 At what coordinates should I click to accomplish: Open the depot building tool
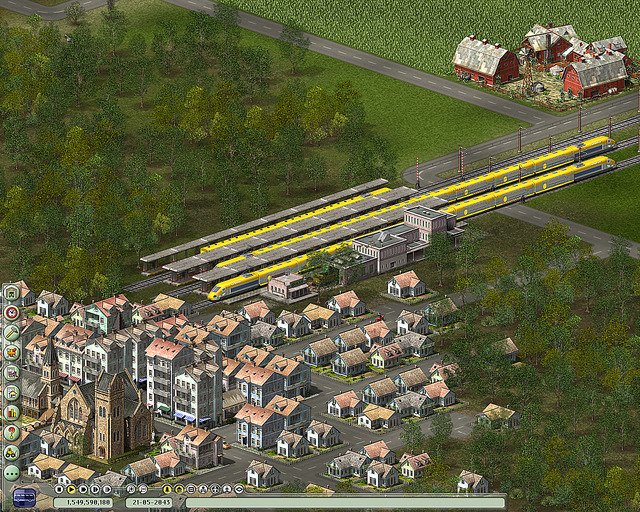pyautogui.click(x=11, y=293)
